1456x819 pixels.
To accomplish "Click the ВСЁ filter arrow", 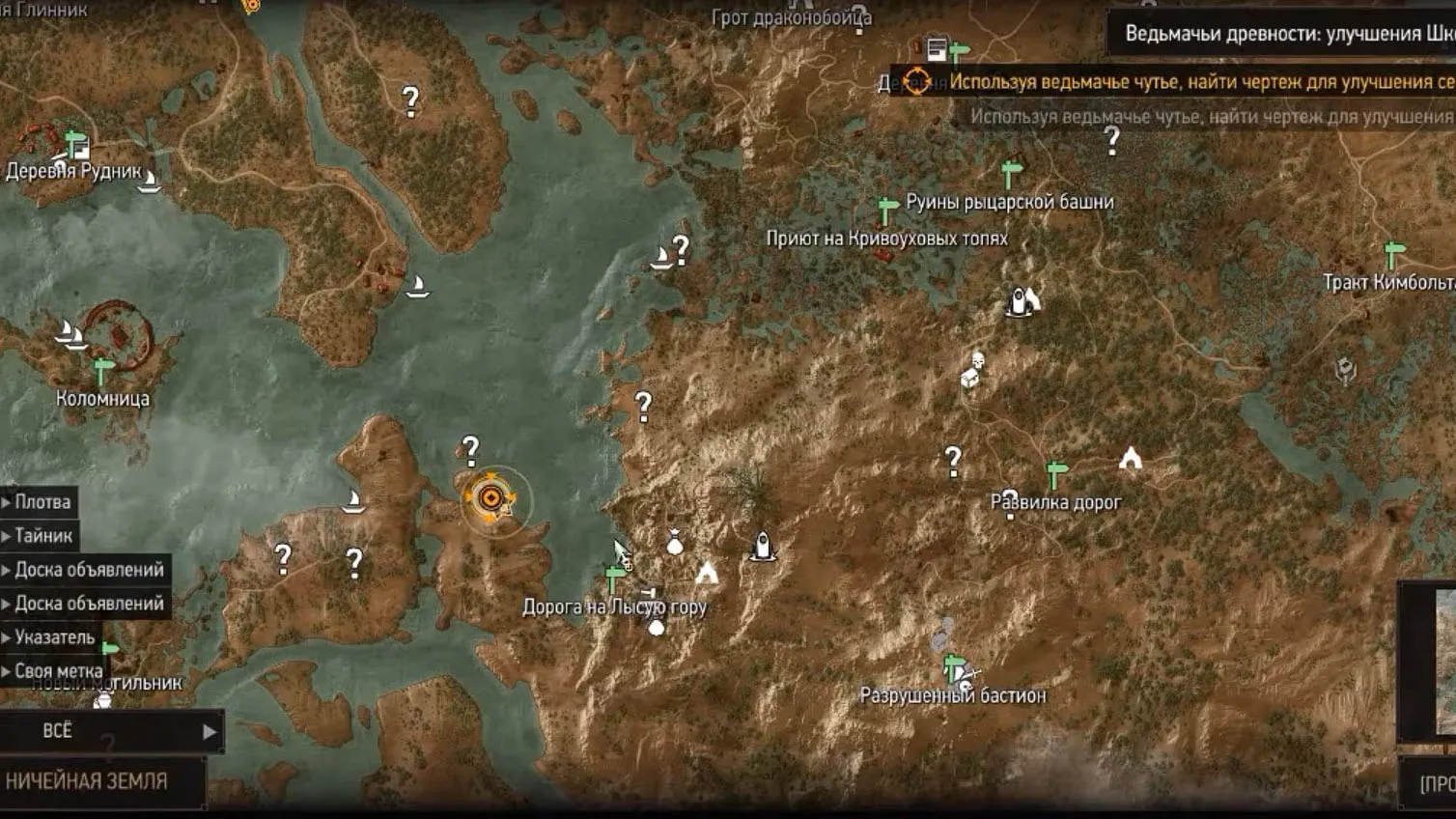I will (x=209, y=732).
